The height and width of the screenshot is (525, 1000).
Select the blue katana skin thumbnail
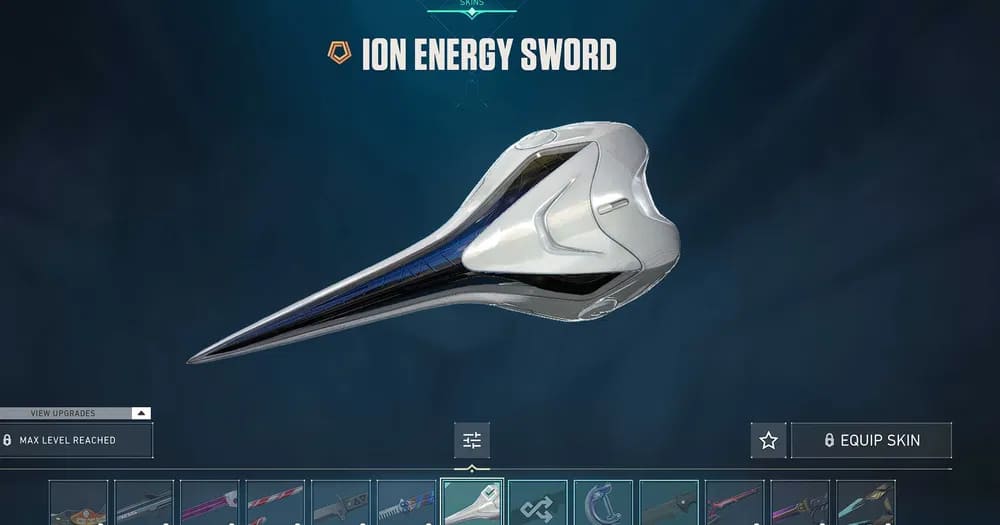tap(406, 505)
